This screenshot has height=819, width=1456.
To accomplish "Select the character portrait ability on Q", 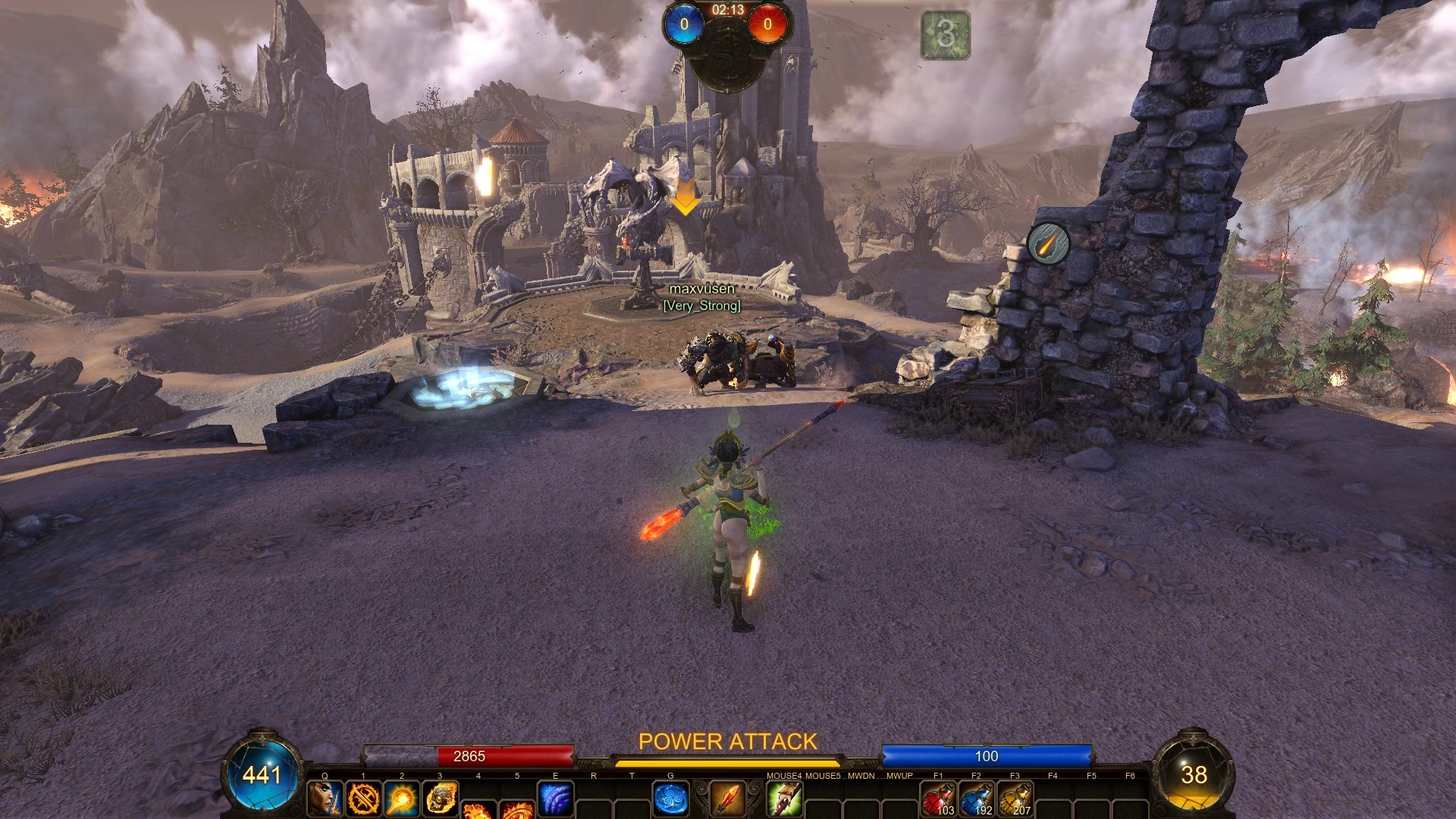I will 325,799.
